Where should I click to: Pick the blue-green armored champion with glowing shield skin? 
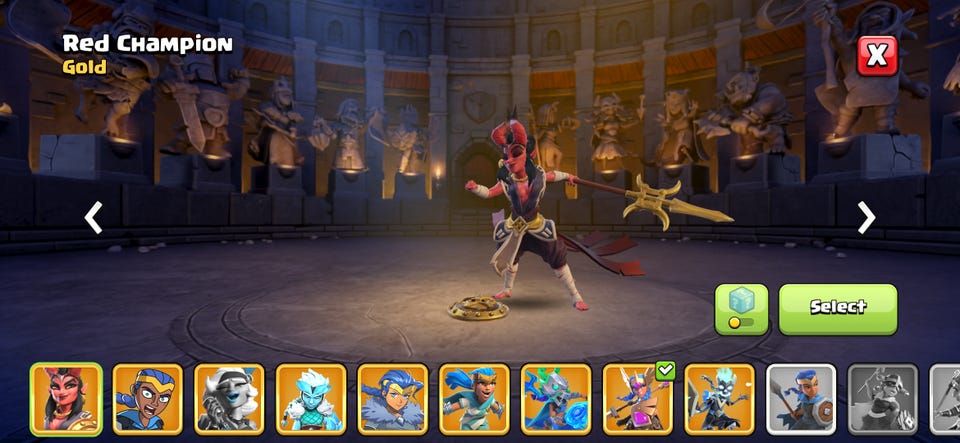[556, 399]
